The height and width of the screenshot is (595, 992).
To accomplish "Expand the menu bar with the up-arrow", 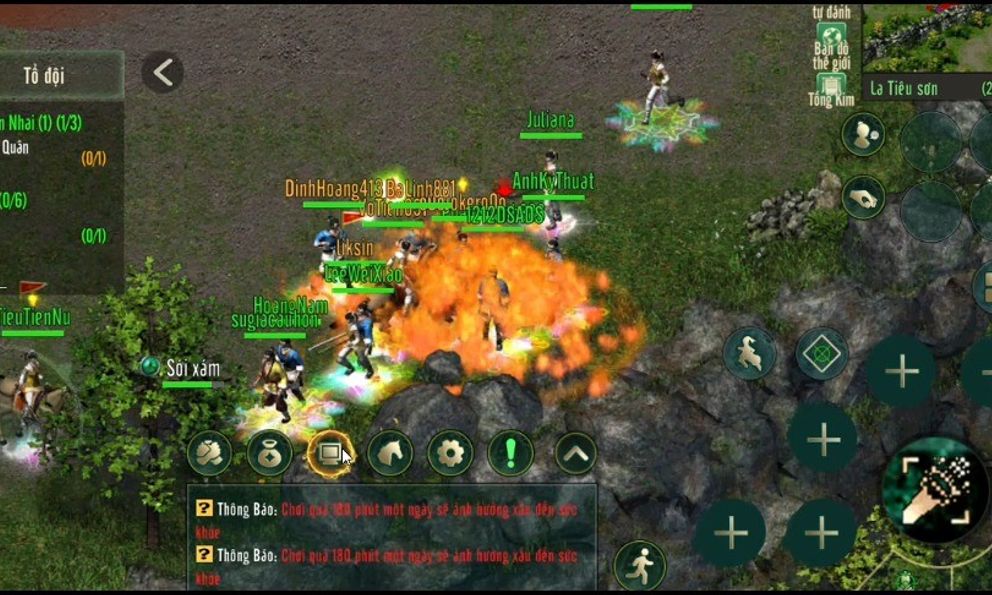I will 575,454.
